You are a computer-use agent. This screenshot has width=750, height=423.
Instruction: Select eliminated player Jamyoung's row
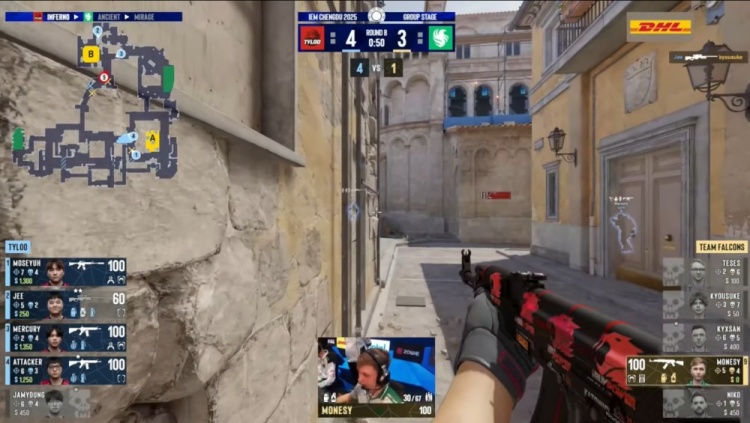click(x=50, y=402)
